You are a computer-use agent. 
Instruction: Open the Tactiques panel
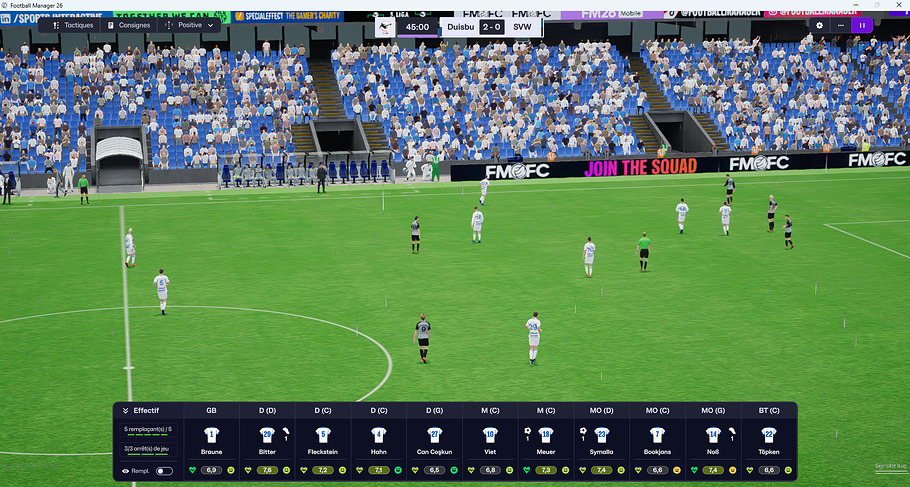(72, 25)
